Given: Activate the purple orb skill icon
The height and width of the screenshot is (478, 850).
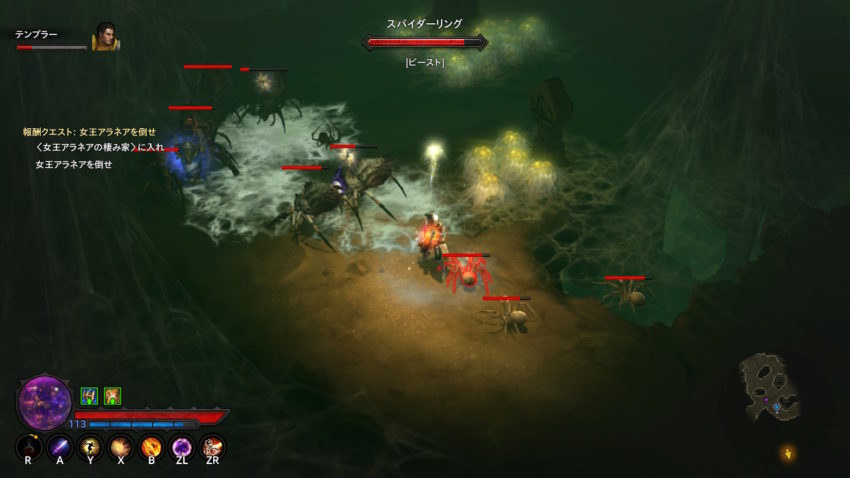Looking at the screenshot, I should [x=182, y=447].
